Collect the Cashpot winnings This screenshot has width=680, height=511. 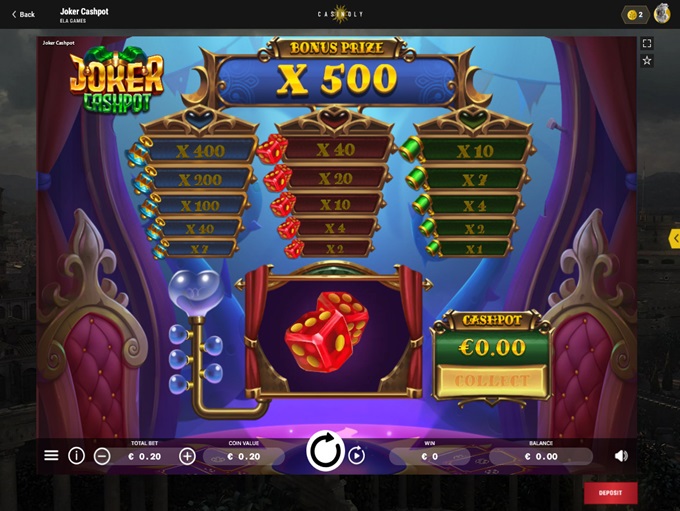pos(491,380)
